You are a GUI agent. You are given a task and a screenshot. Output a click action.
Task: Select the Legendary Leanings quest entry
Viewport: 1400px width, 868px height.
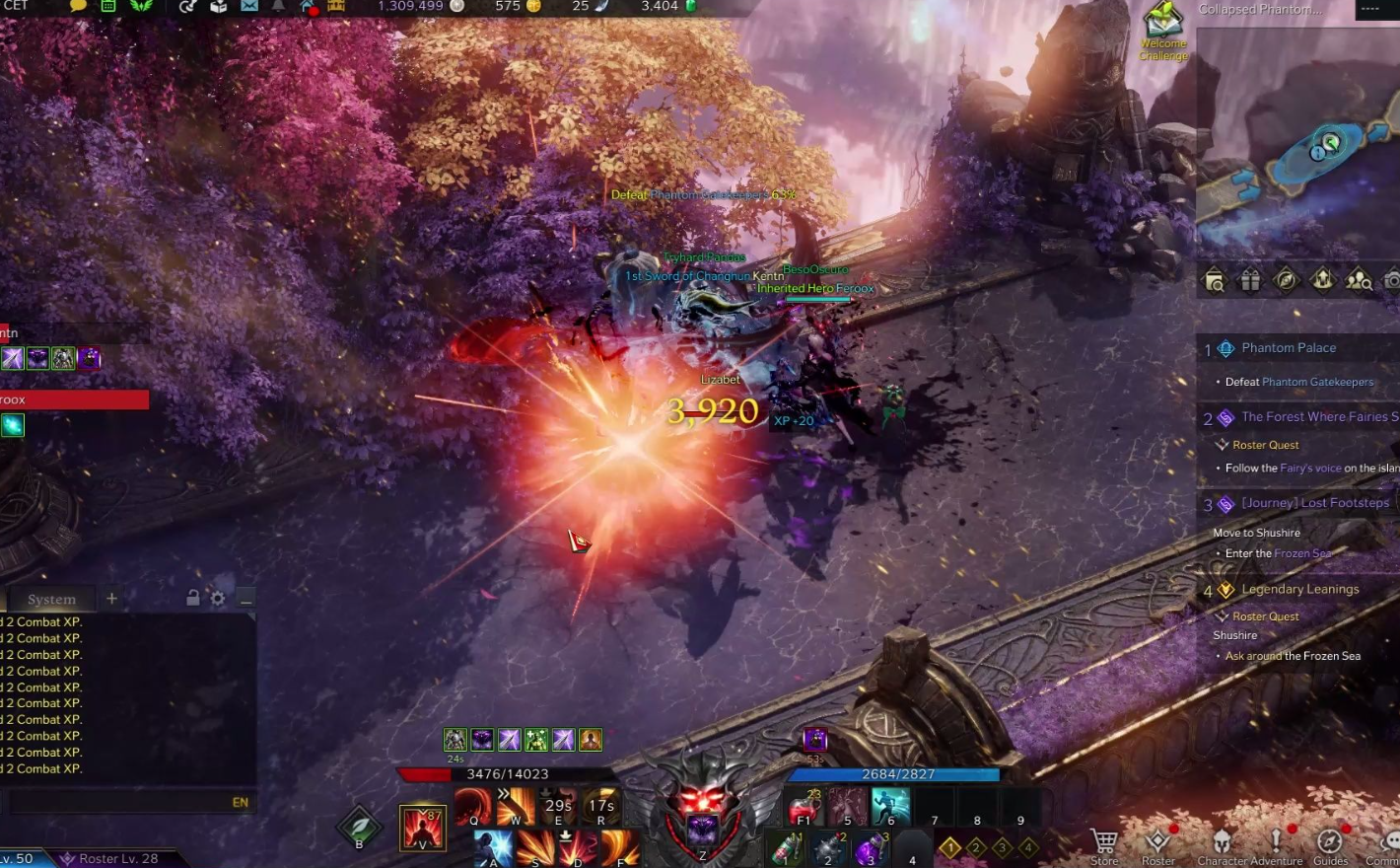1299,590
